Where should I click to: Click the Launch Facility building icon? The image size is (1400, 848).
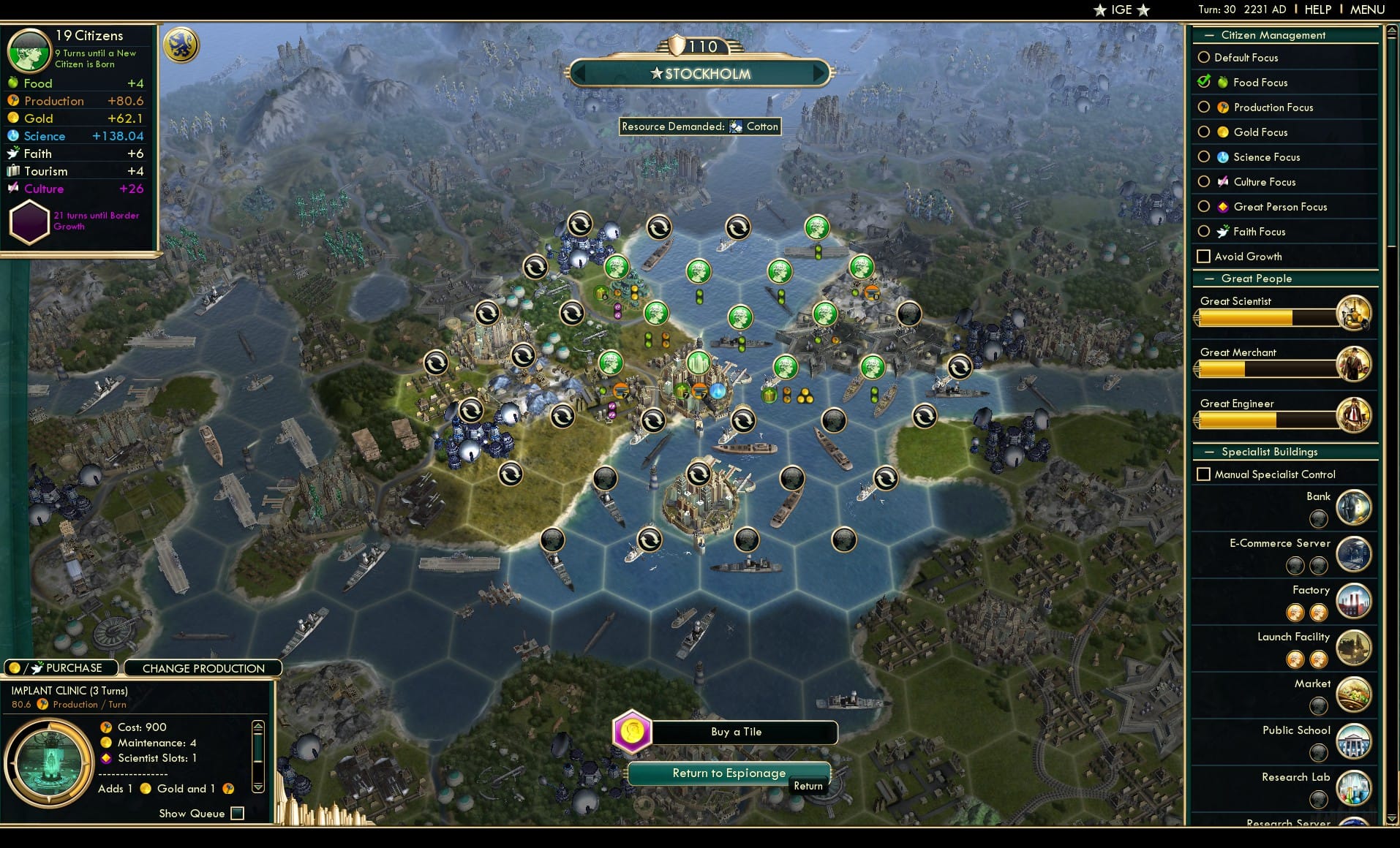[1354, 648]
